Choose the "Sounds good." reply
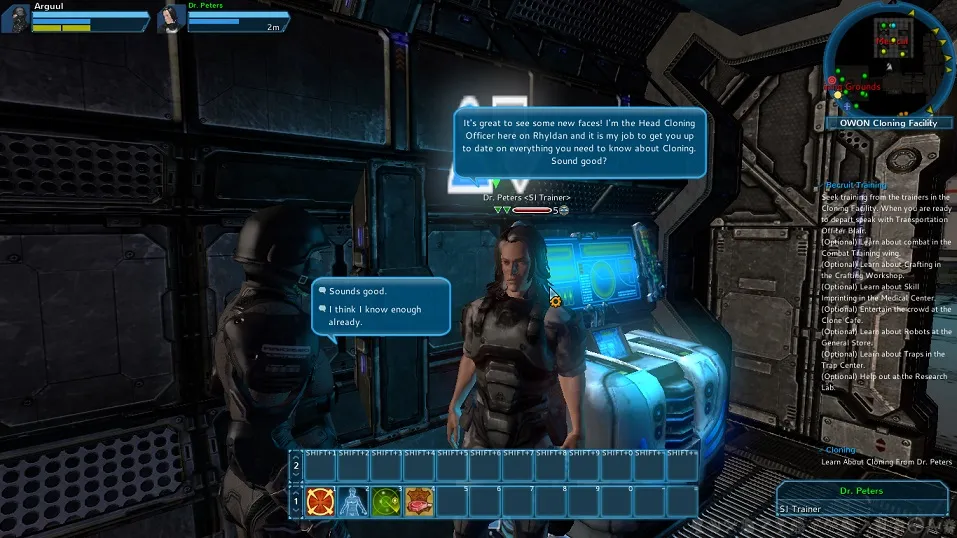Viewport: 957px width, 538px height. click(358, 291)
